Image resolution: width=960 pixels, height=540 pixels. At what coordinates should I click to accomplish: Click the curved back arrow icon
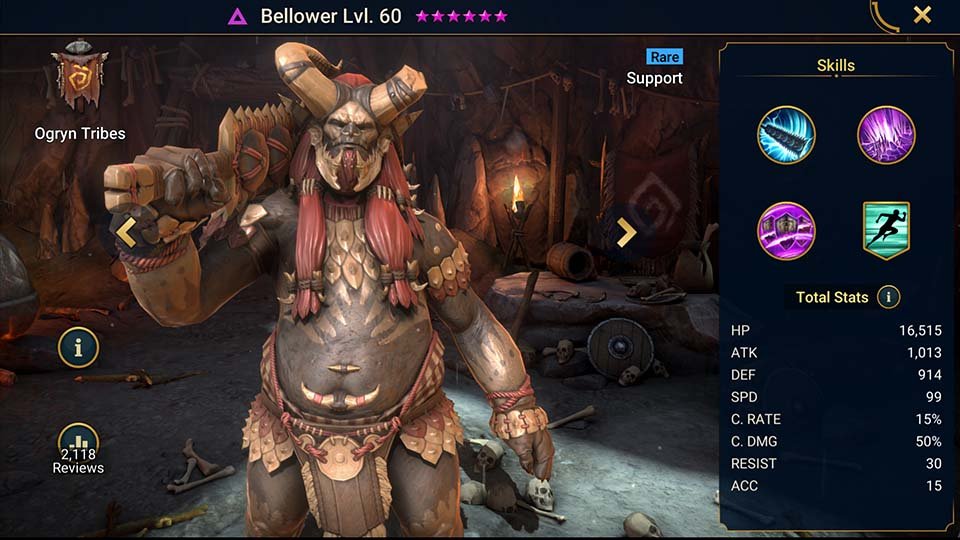pyautogui.click(x=883, y=16)
